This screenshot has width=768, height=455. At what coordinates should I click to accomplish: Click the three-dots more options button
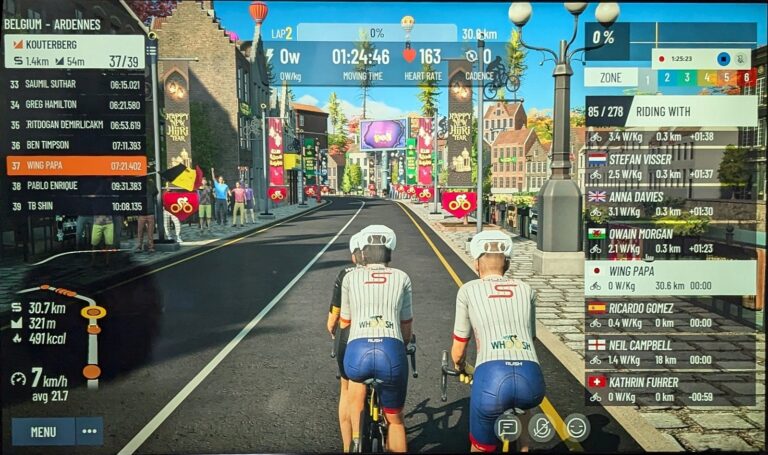coord(89,431)
